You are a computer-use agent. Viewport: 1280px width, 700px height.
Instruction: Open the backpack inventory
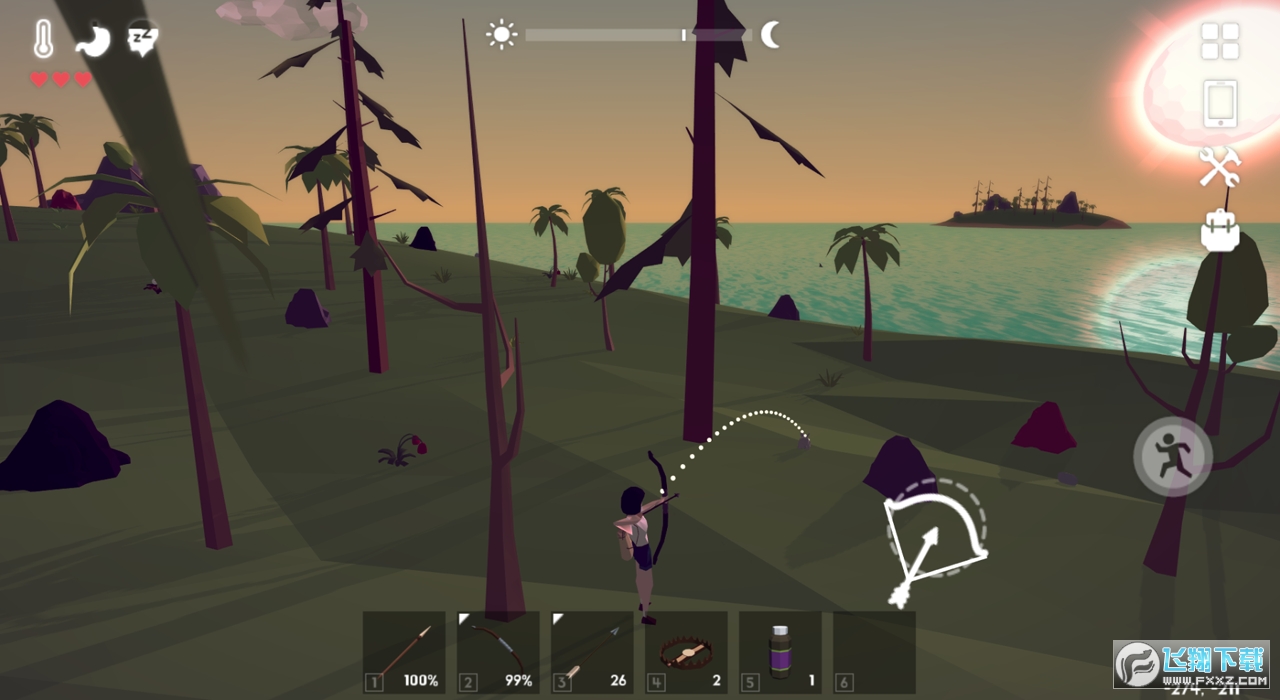click(x=1220, y=230)
